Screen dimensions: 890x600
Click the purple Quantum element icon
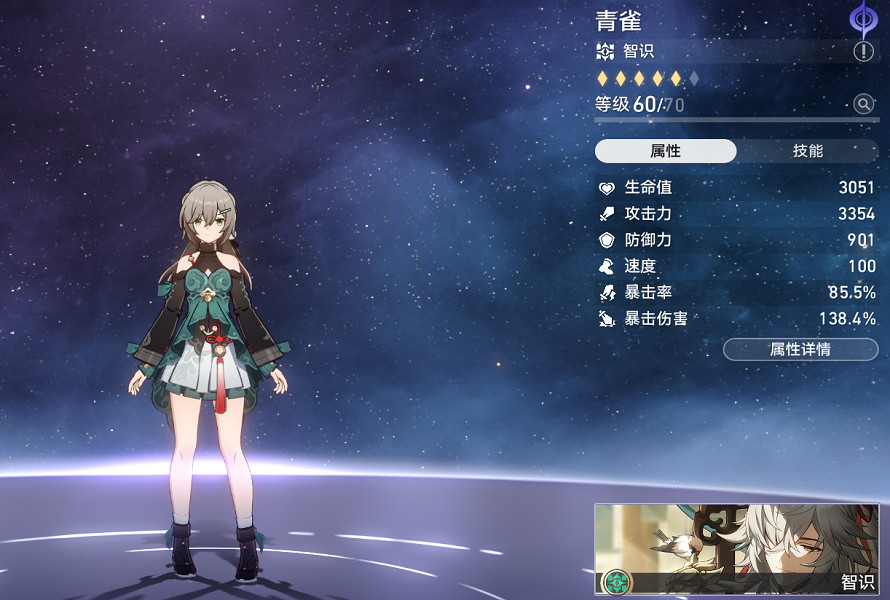[862, 19]
